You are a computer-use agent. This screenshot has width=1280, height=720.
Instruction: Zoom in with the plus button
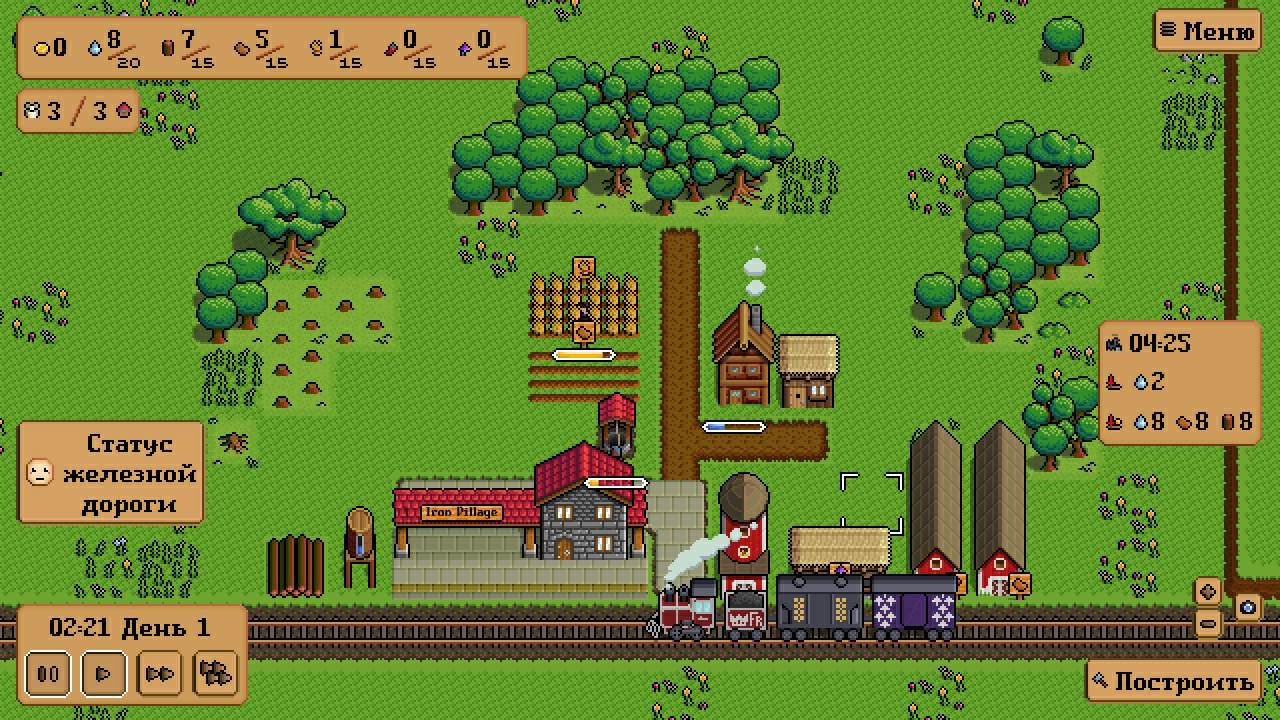point(1208,591)
